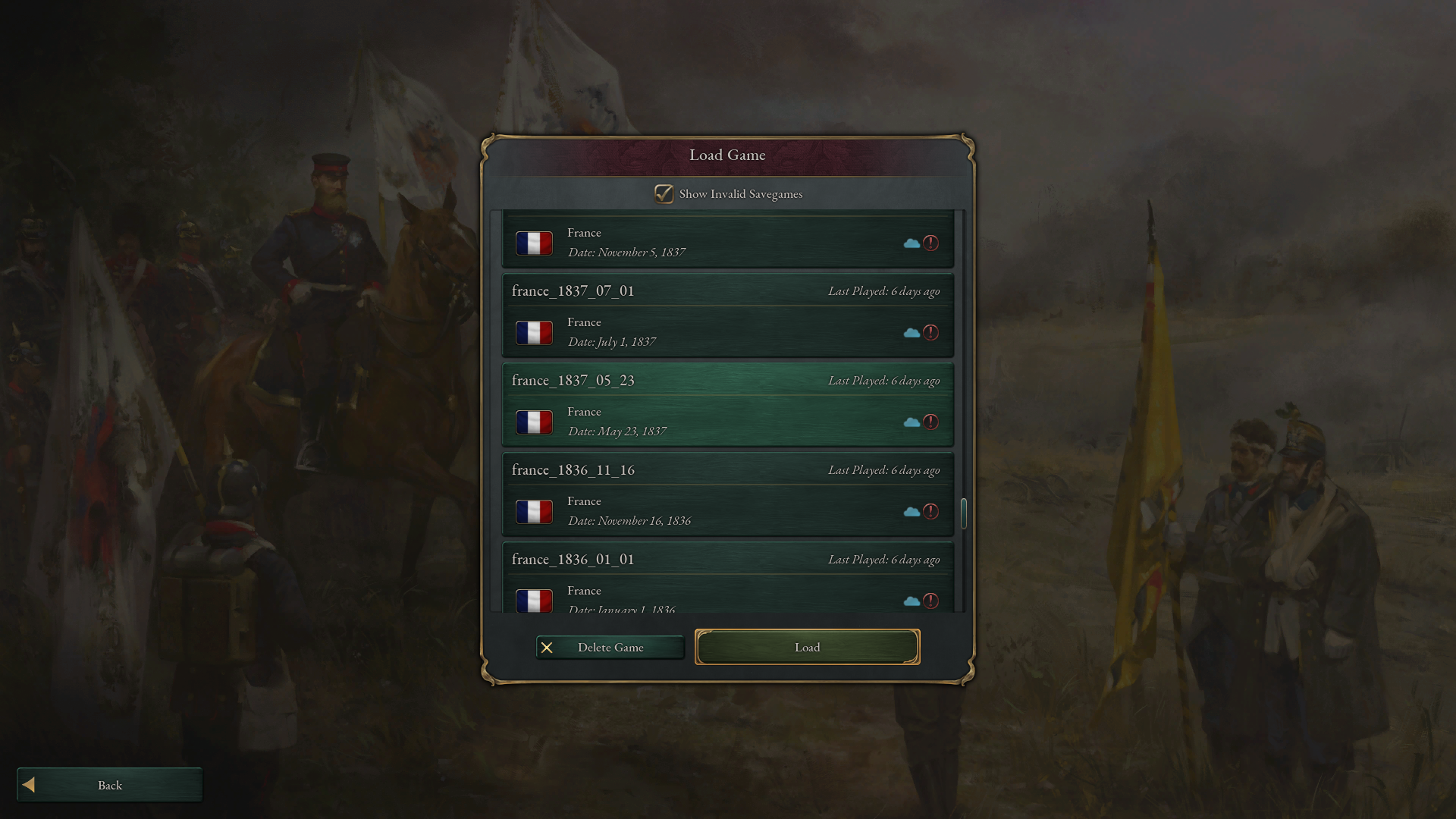Click the cloud icon on france_1837_05_23 entry

point(913,422)
